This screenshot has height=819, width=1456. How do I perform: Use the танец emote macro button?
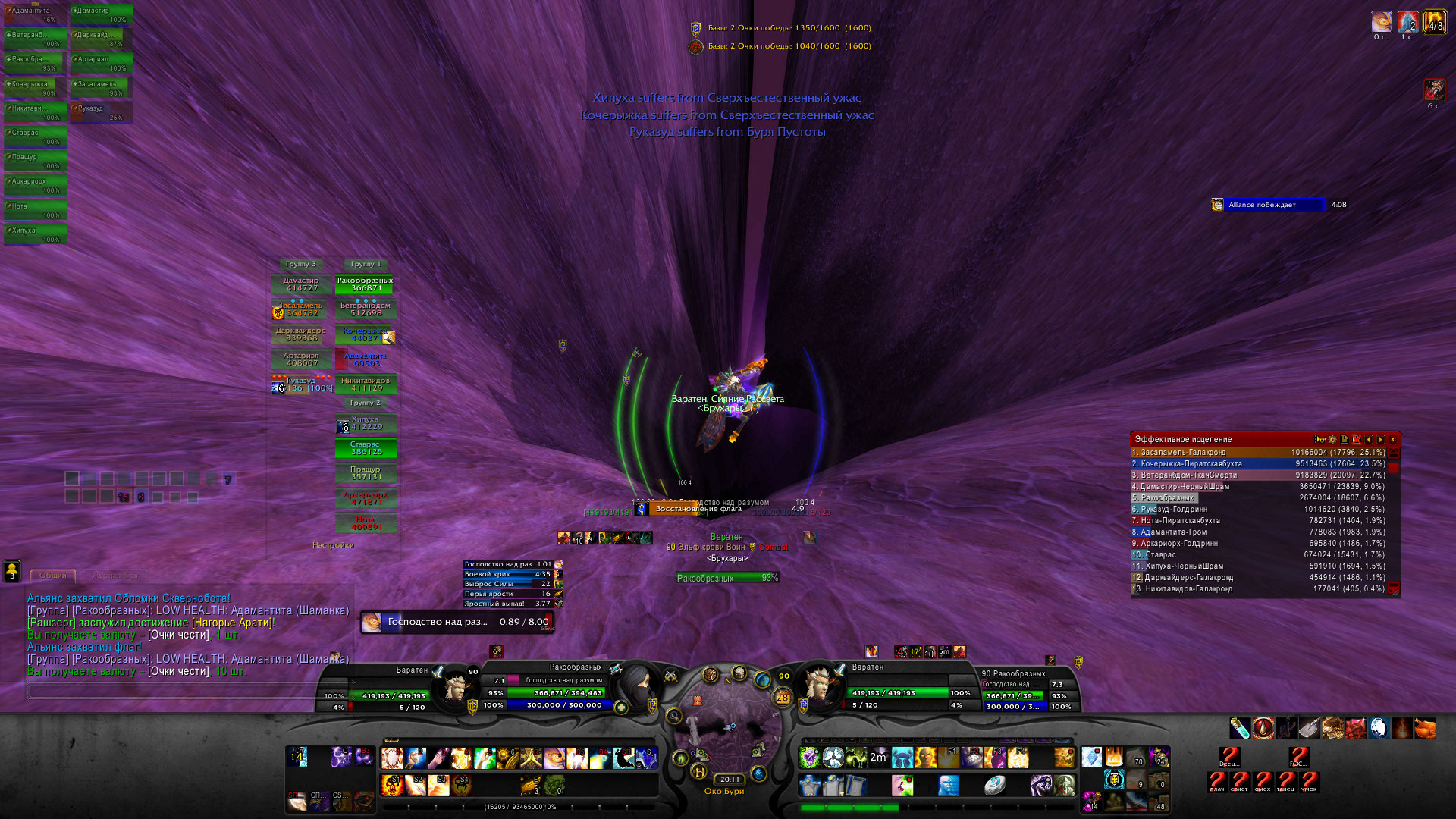pos(1286,781)
